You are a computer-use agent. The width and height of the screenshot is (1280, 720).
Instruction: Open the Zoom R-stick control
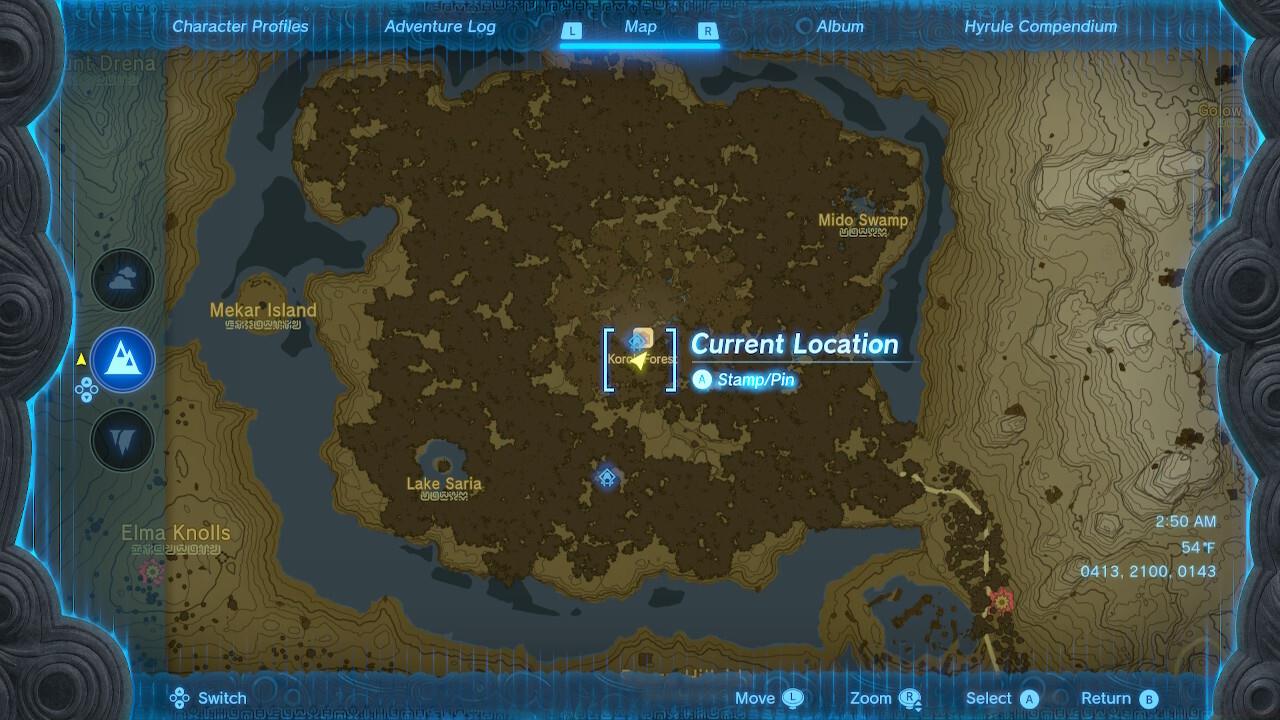[908, 697]
